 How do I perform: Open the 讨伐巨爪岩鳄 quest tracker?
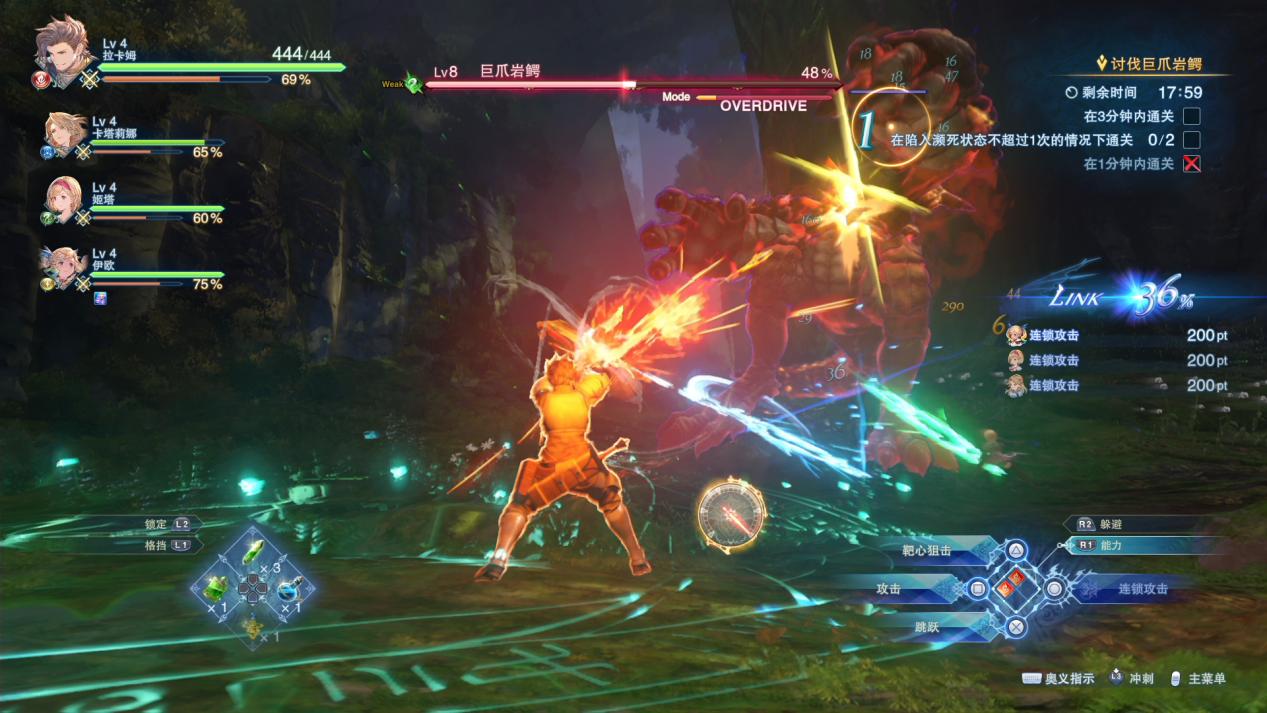[1155, 64]
